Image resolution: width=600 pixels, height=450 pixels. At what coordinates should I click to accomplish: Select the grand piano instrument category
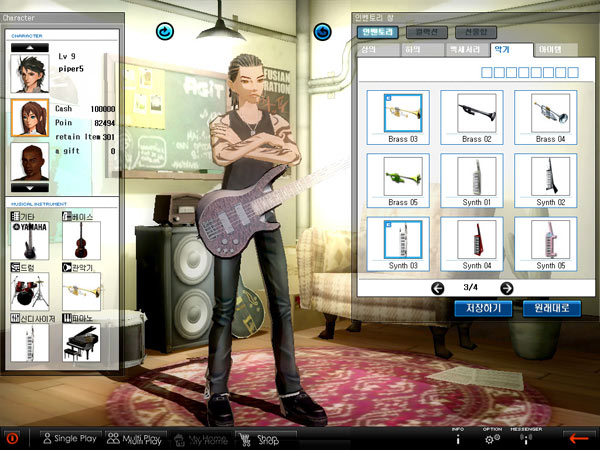tap(82, 342)
